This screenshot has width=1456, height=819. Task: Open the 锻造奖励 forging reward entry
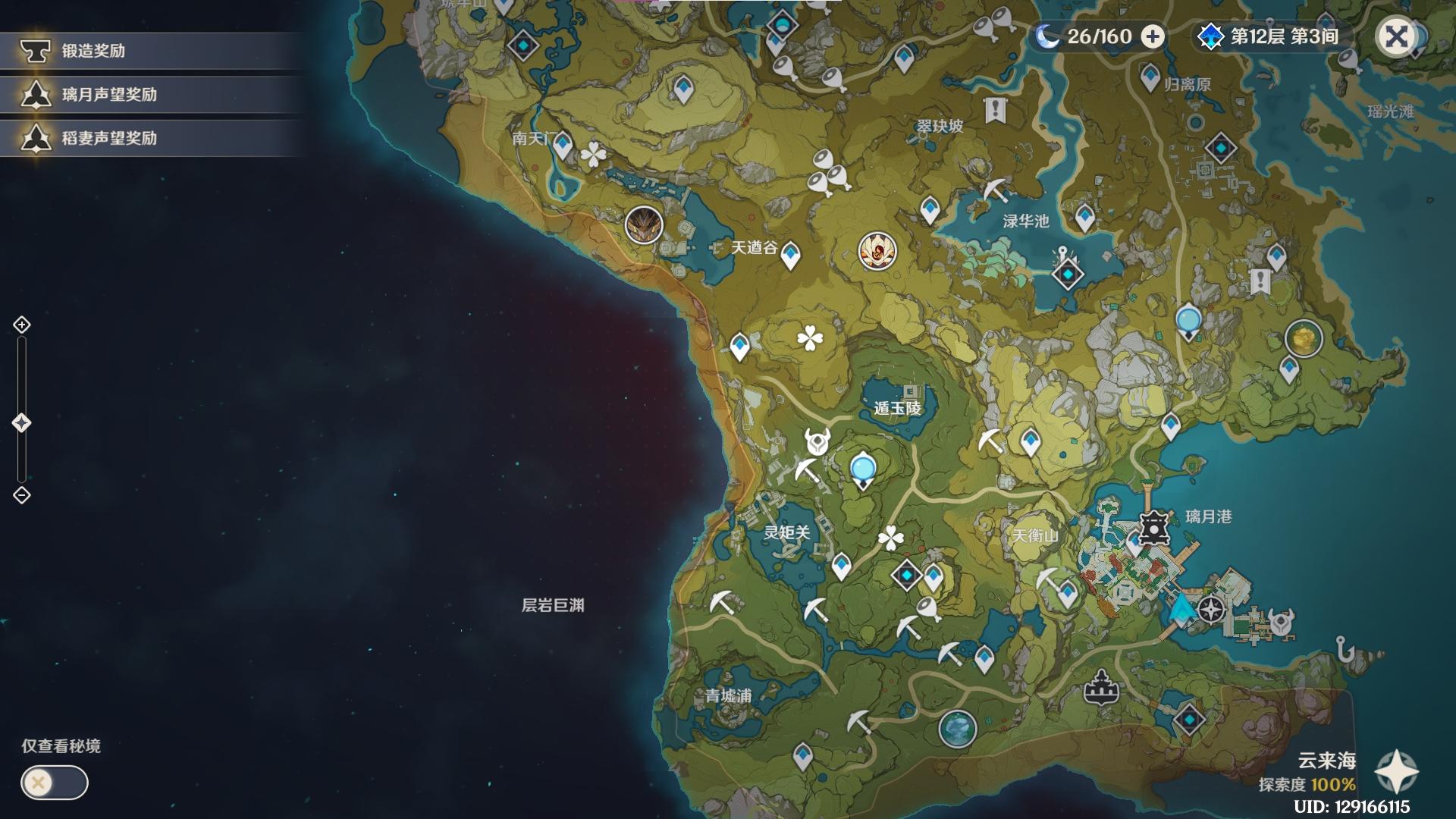93,51
